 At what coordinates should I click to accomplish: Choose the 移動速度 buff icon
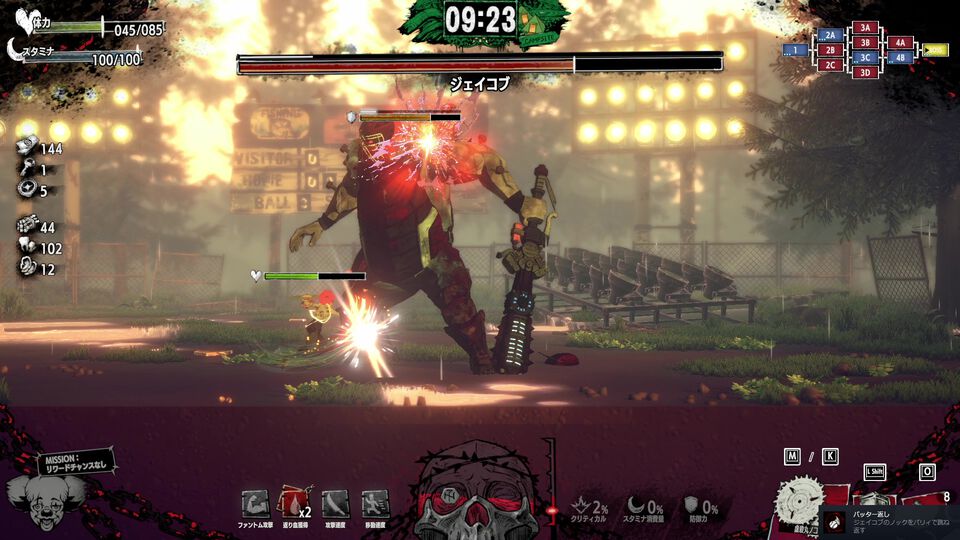[375, 504]
